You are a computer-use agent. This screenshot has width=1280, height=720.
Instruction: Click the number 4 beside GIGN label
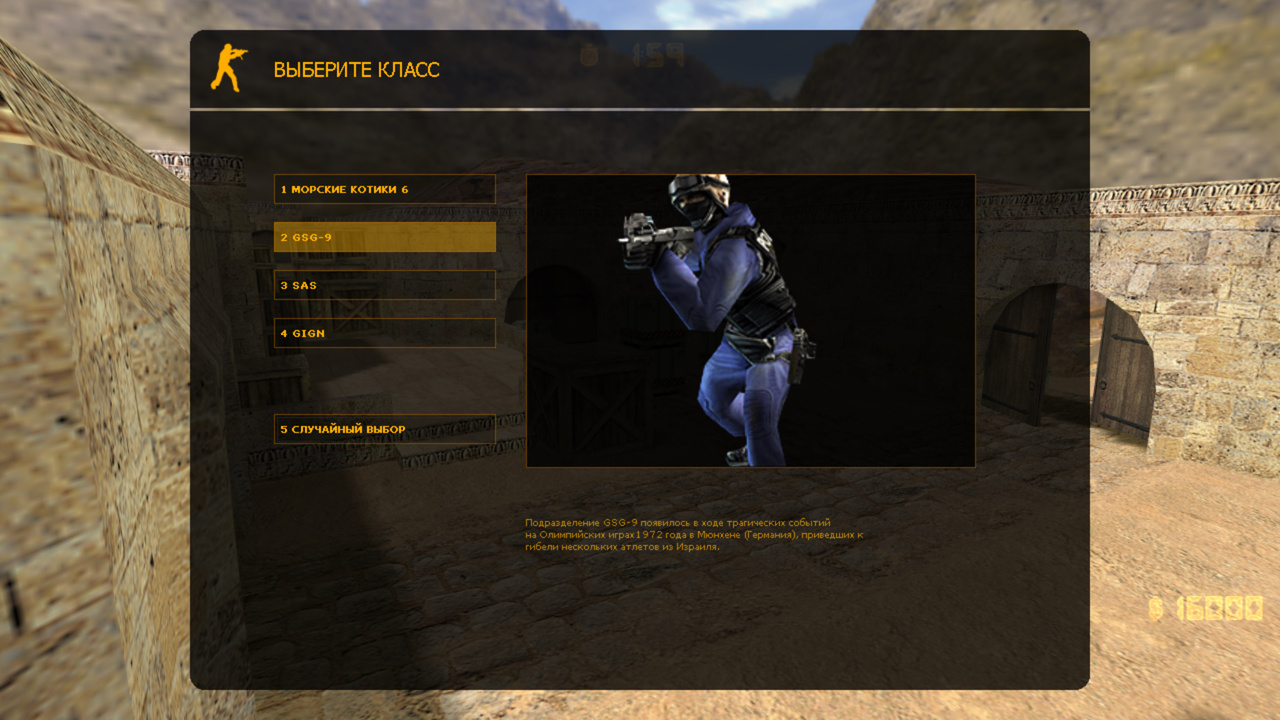tap(283, 332)
